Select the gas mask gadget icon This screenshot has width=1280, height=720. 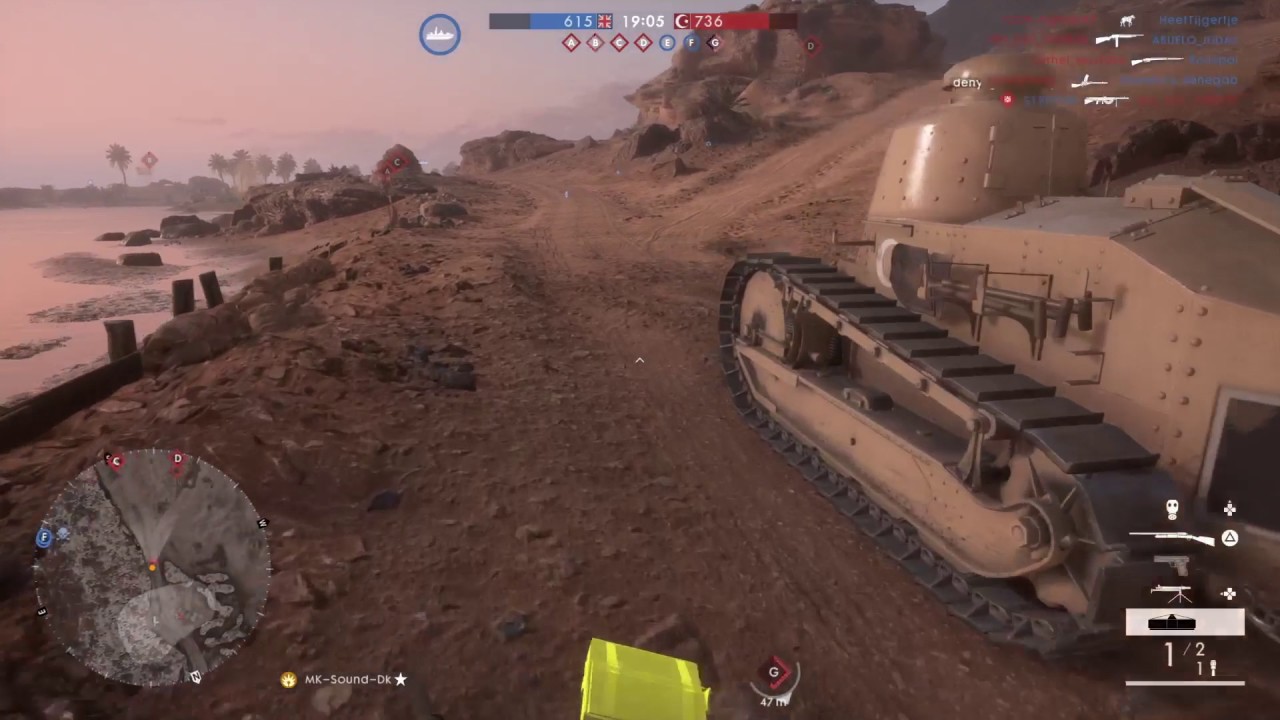click(x=1172, y=509)
